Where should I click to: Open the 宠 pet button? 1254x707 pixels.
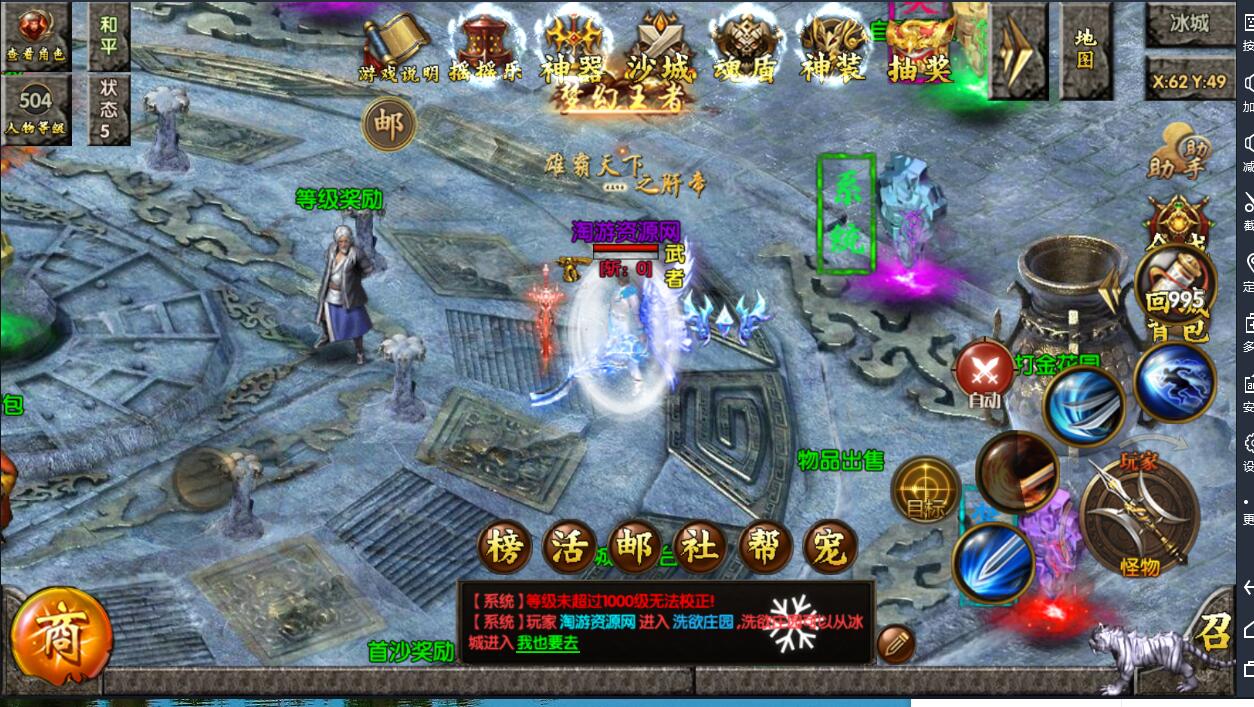point(829,547)
